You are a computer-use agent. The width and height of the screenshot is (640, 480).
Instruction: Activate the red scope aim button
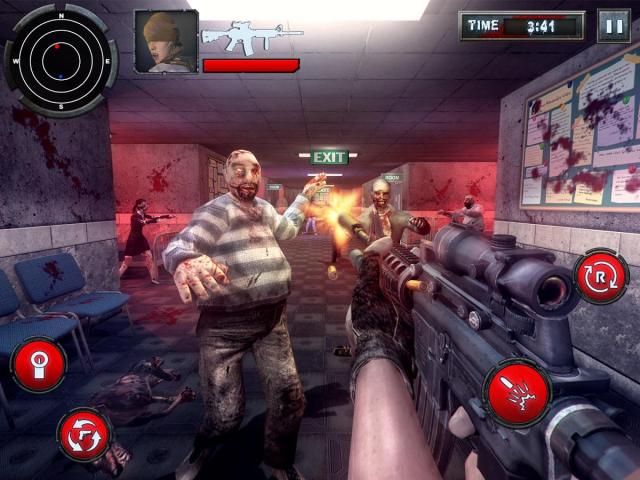38,364
